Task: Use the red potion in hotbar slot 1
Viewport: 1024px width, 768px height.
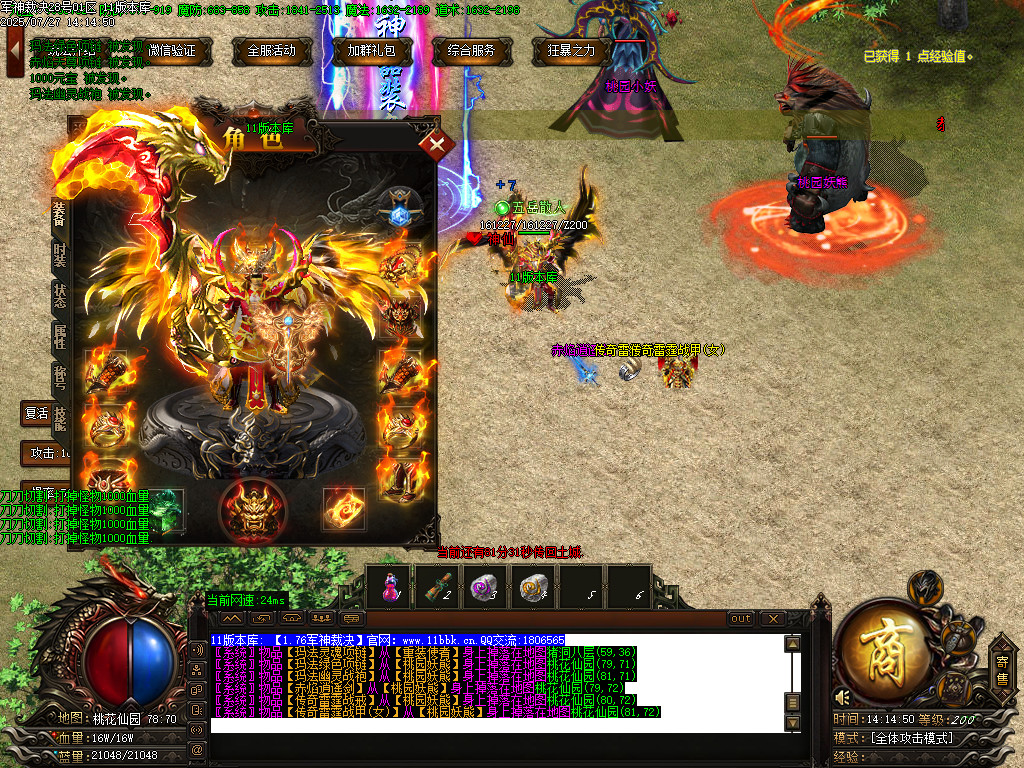Action: (x=388, y=587)
